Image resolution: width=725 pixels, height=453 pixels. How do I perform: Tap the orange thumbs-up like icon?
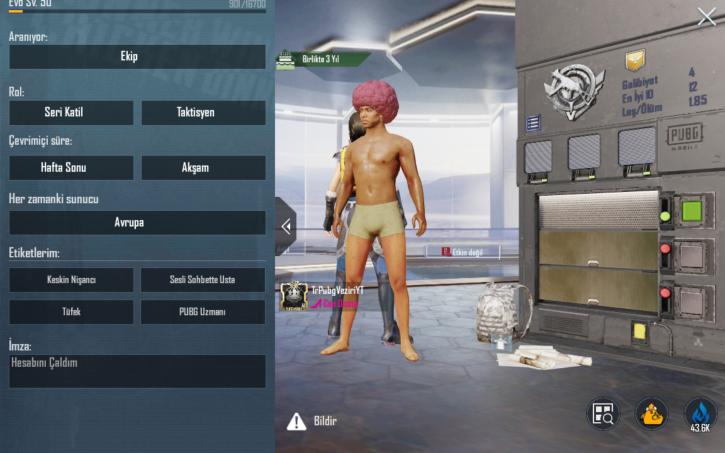point(651,414)
